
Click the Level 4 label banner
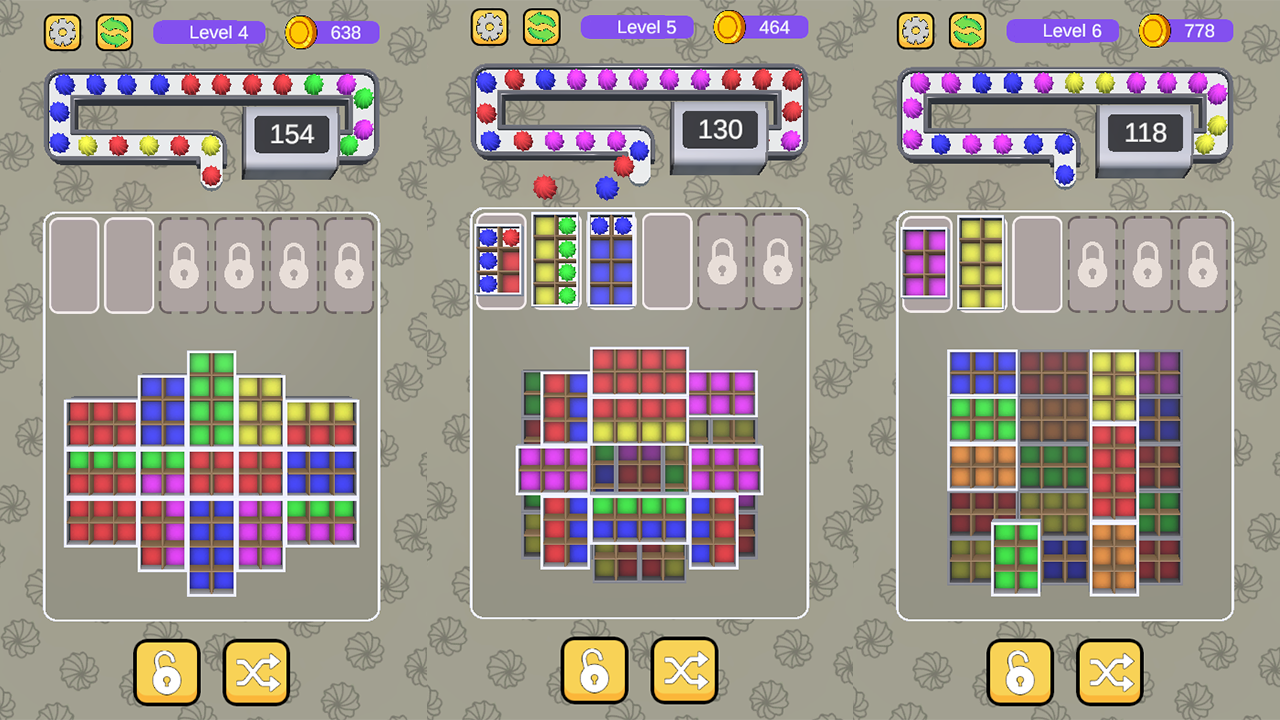(x=211, y=31)
